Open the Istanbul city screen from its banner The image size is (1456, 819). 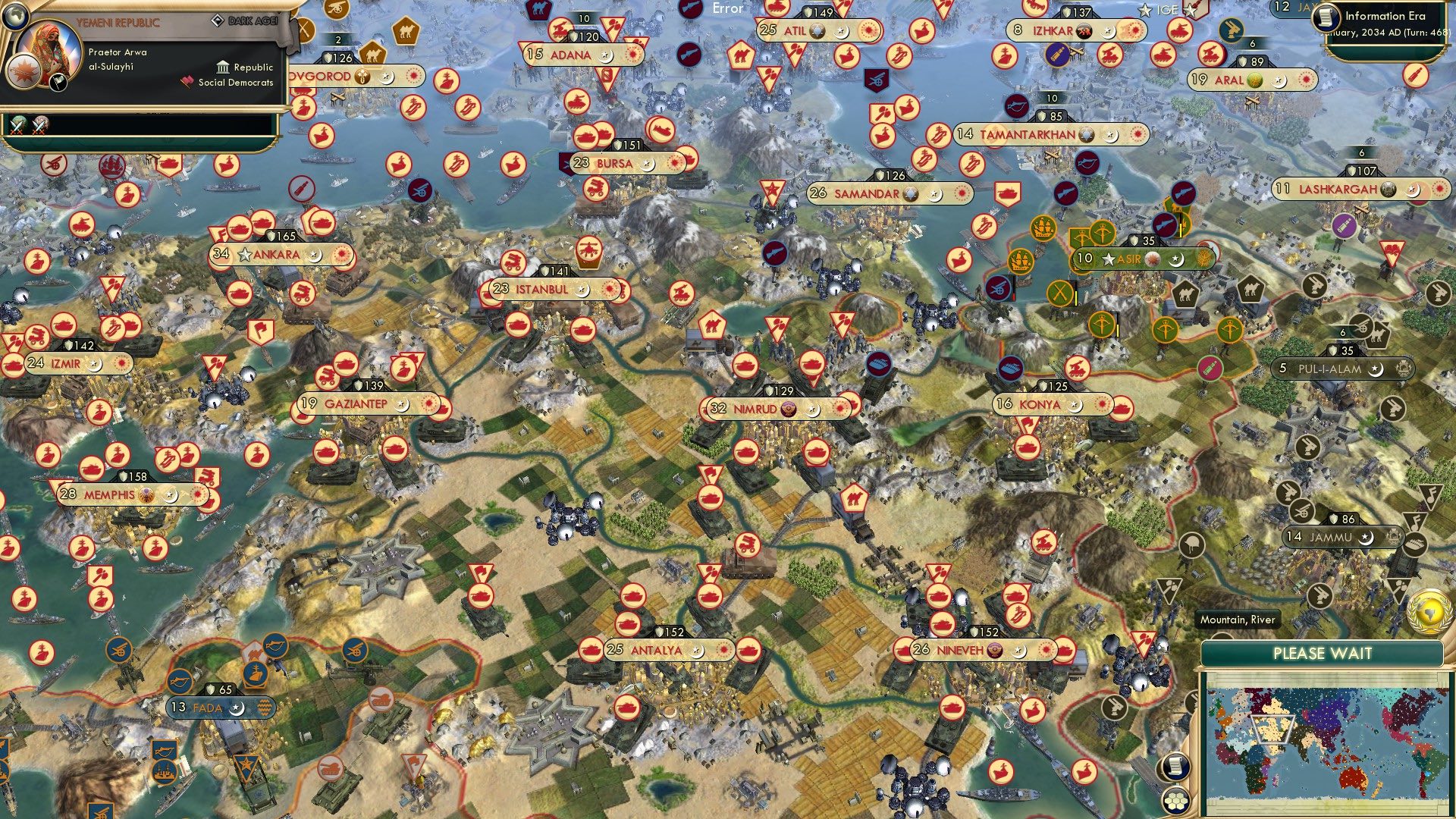tap(542, 289)
